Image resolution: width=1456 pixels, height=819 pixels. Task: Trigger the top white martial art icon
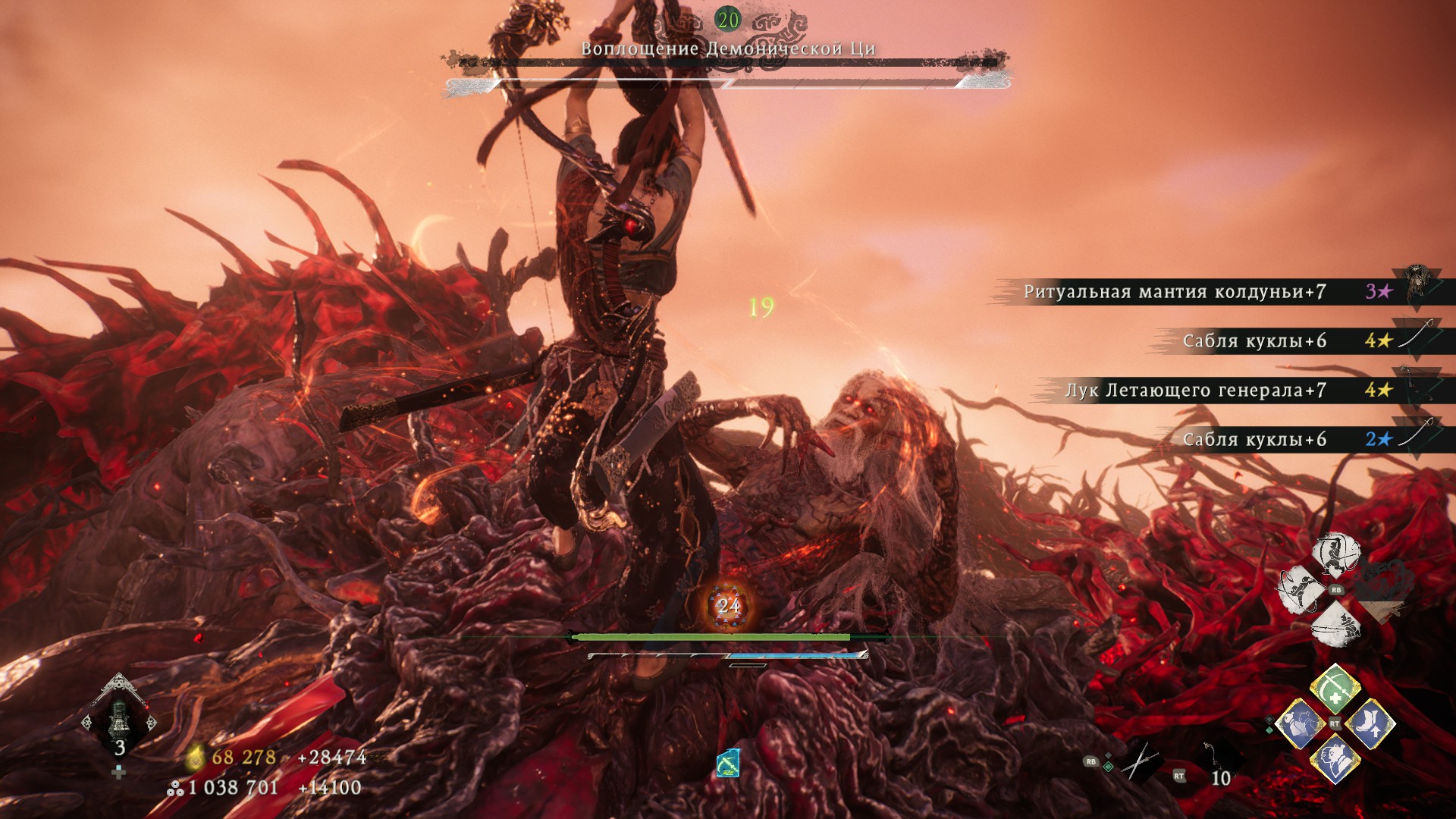pos(1336,554)
